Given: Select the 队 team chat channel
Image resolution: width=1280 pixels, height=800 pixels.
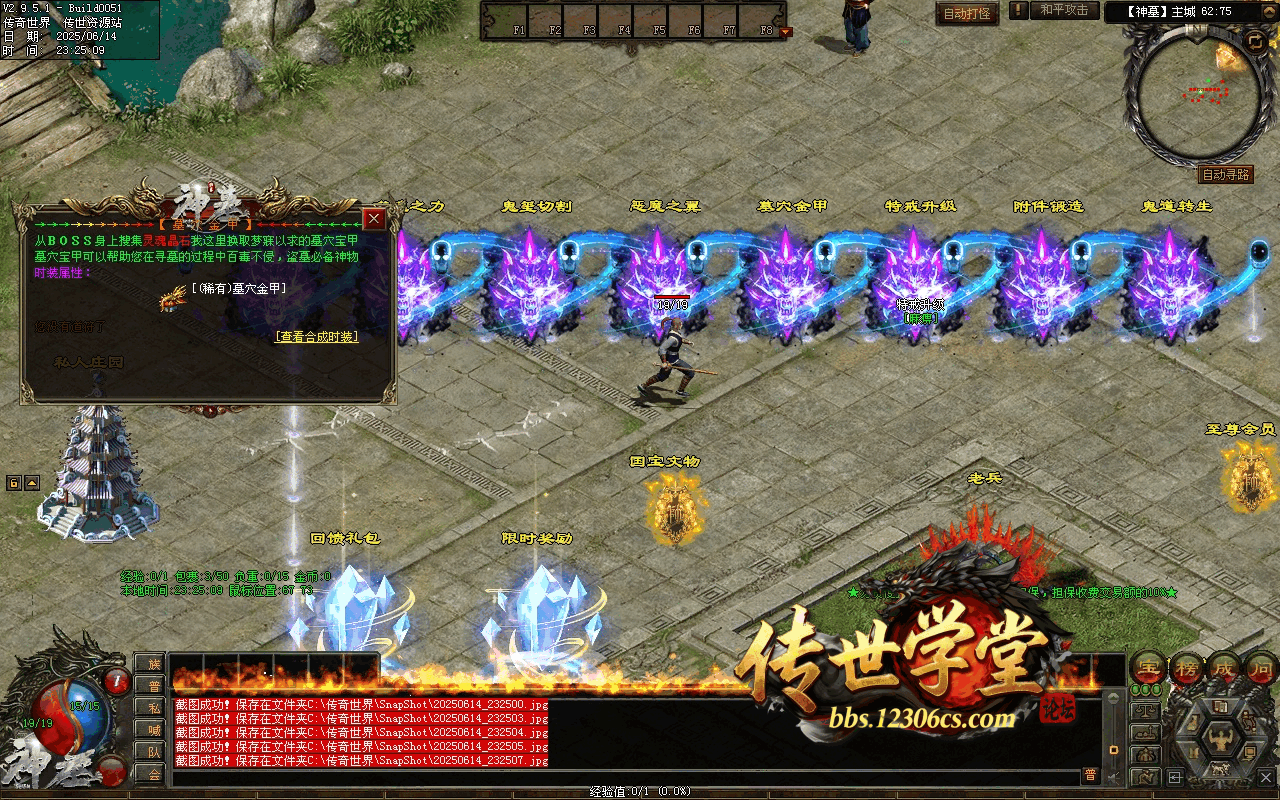Looking at the screenshot, I should (x=153, y=751).
